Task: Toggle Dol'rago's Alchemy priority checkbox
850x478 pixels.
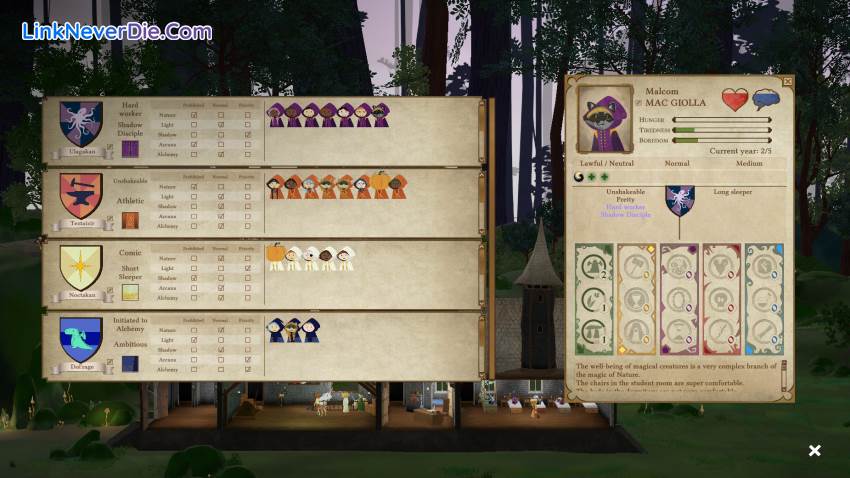Action: (248, 369)
